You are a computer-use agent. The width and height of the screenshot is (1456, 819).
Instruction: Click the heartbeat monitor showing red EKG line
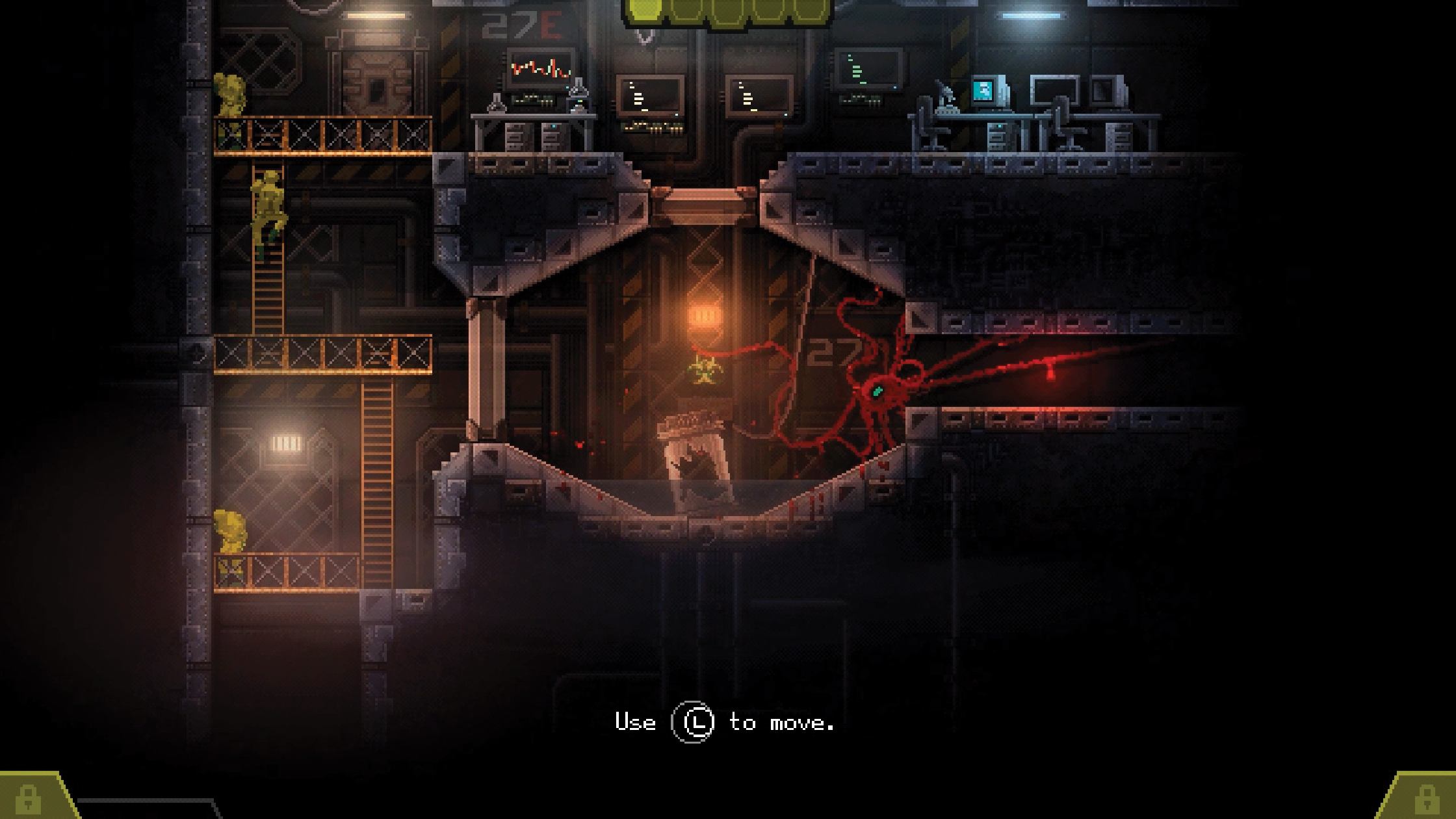[x=540, y=68]
